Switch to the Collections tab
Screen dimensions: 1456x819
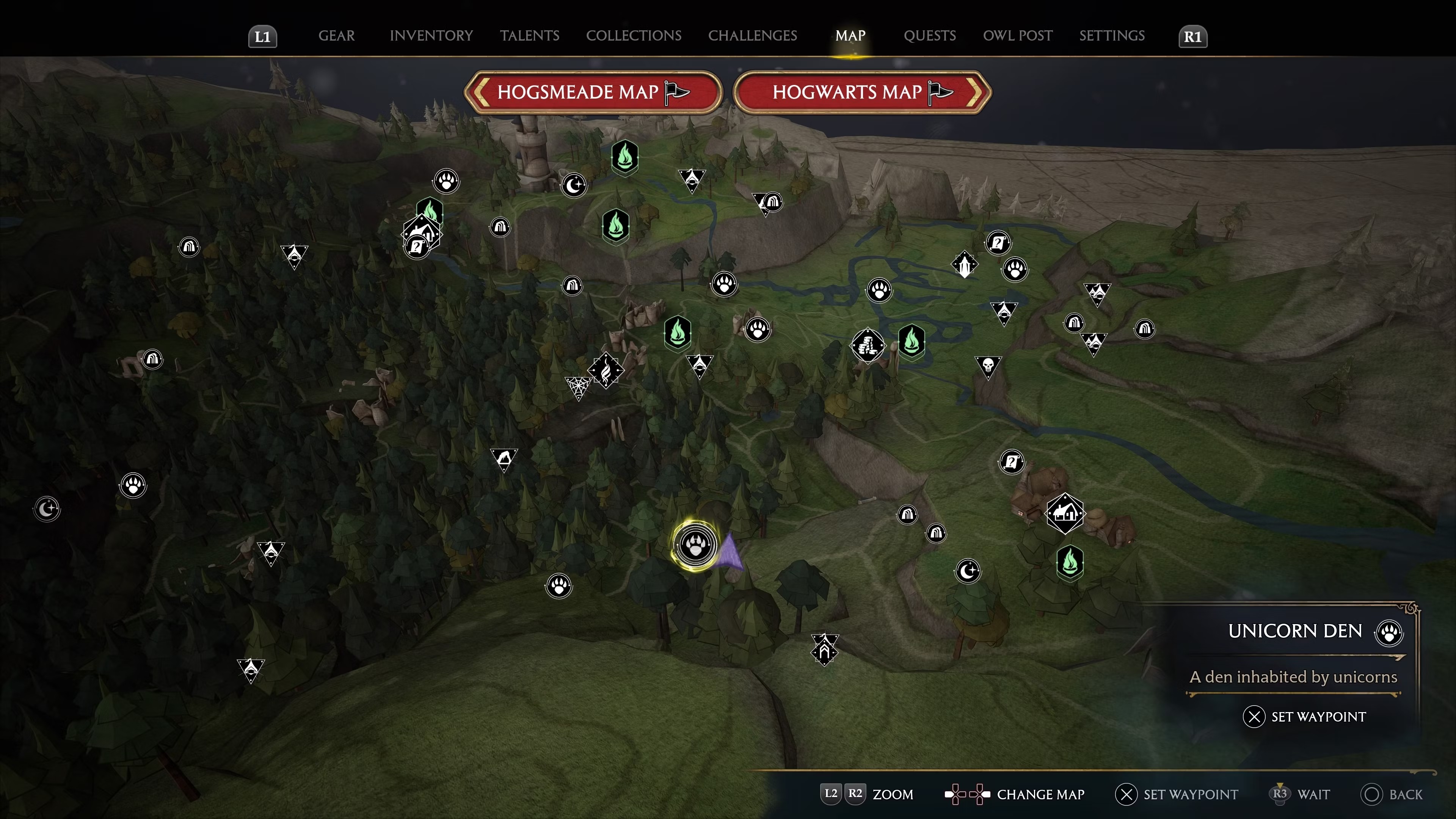click(634, 36)
